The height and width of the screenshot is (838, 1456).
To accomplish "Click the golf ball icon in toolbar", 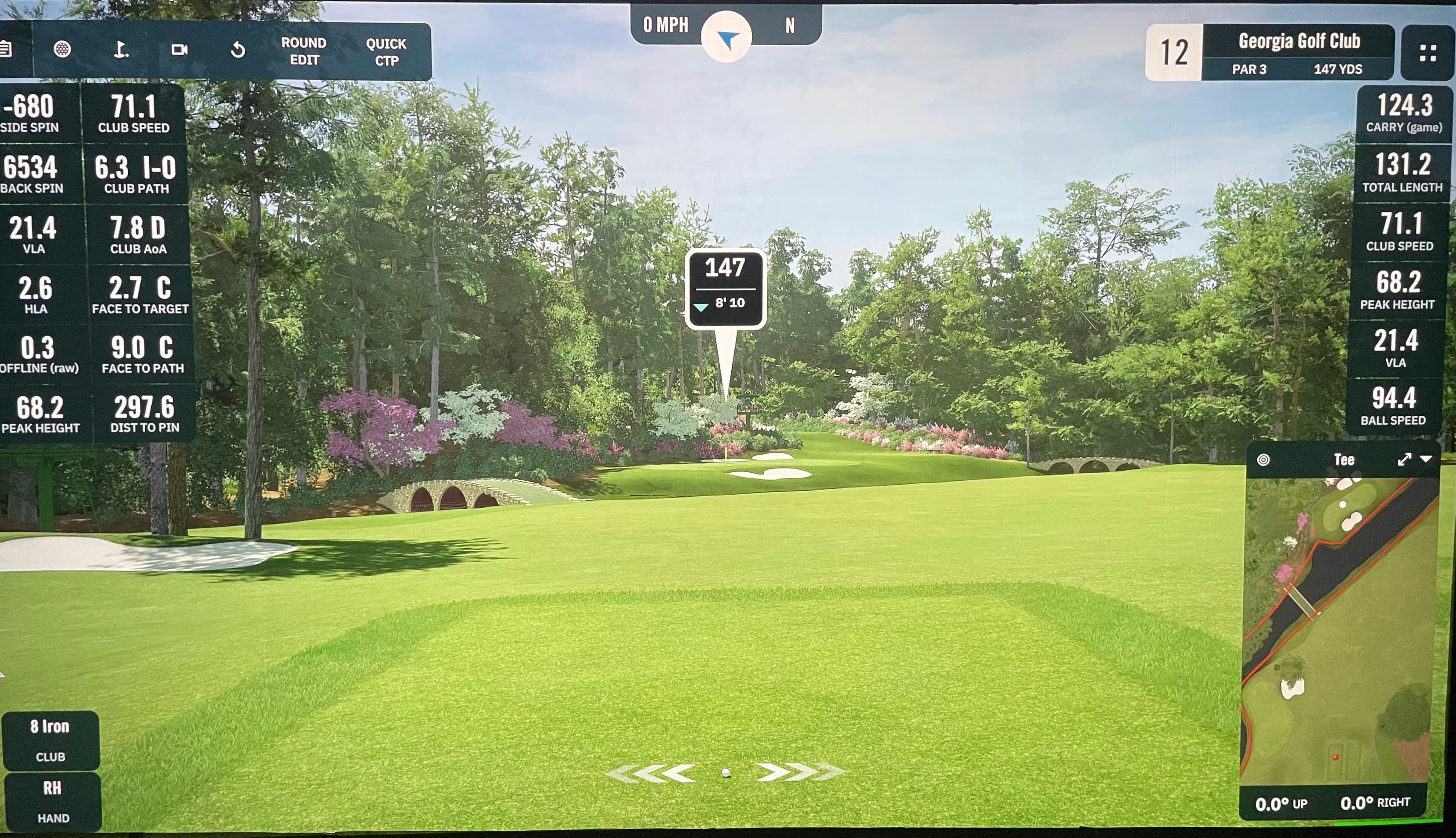I will coord(62,49).
